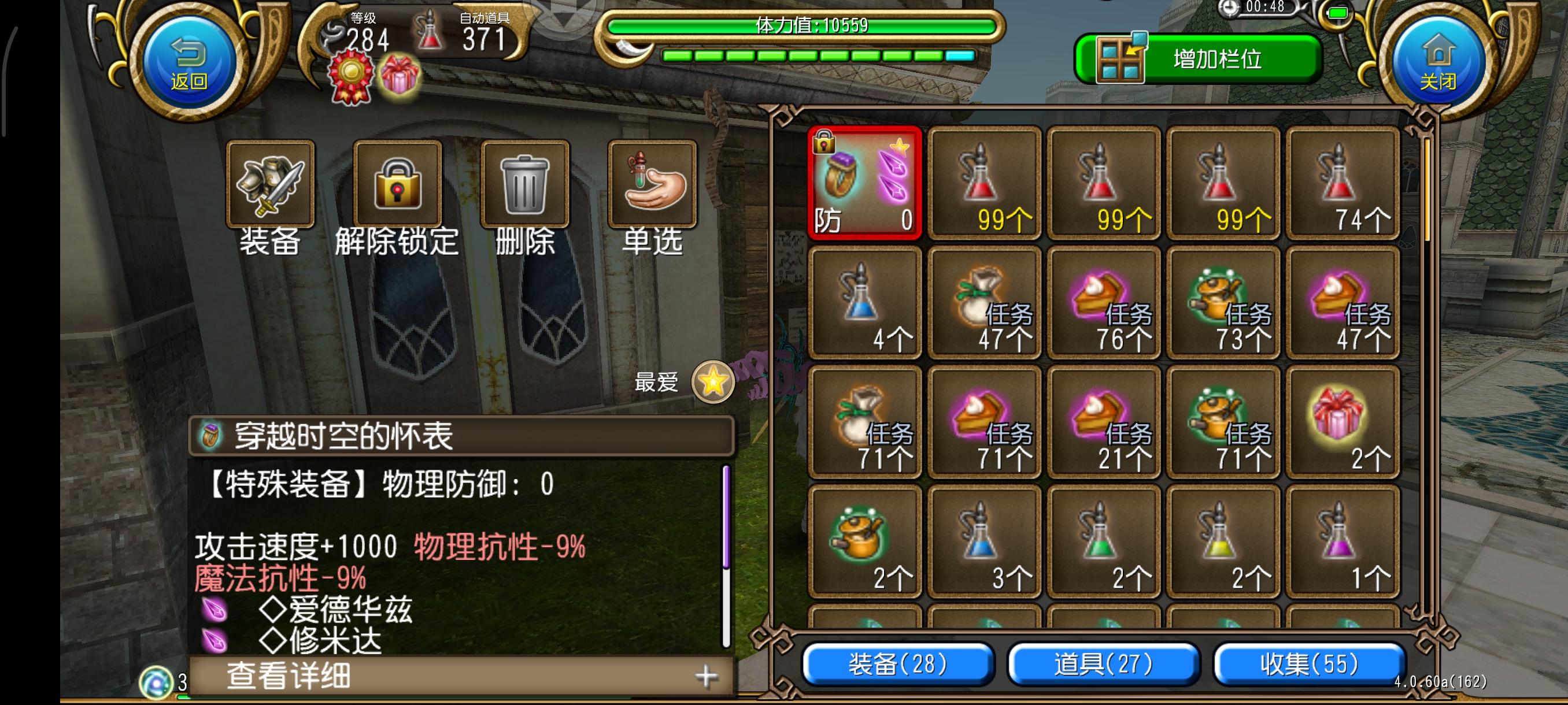Click the 返回 back button
This screenshot has width=1568, height=705.
188,61
